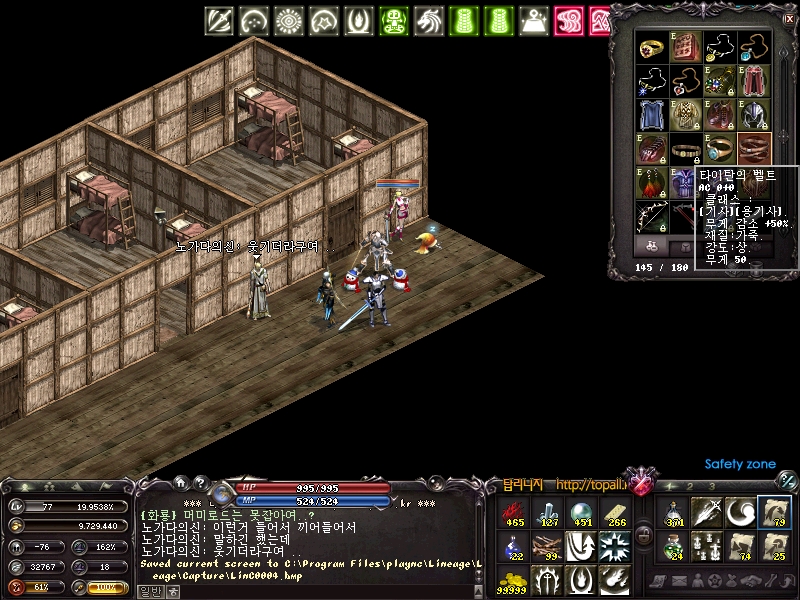Select the gold ring with purple gem
This screenshot has height=600, width=800.
click(654, 47)
